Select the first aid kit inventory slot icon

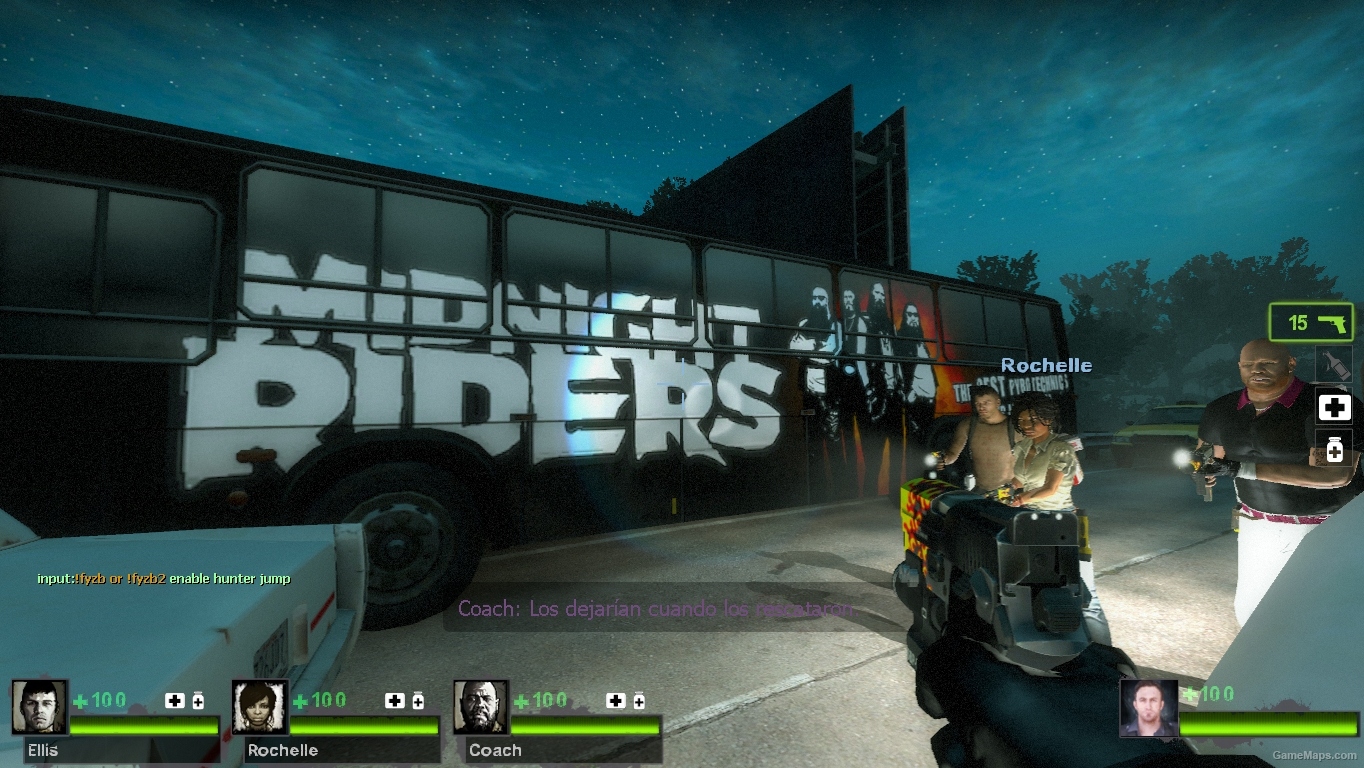coord(1334,407)
